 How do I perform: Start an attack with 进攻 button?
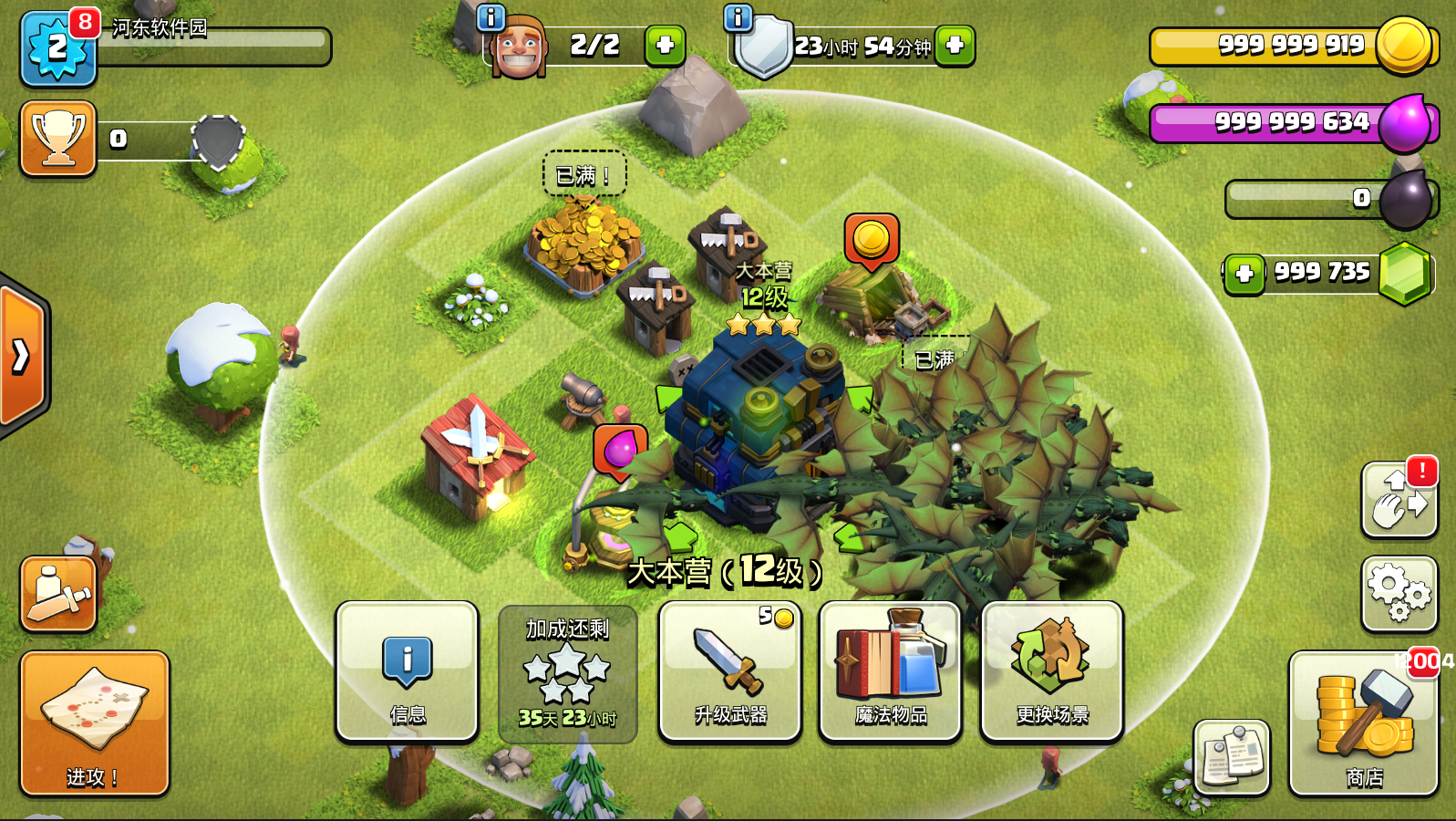(94, 722)
